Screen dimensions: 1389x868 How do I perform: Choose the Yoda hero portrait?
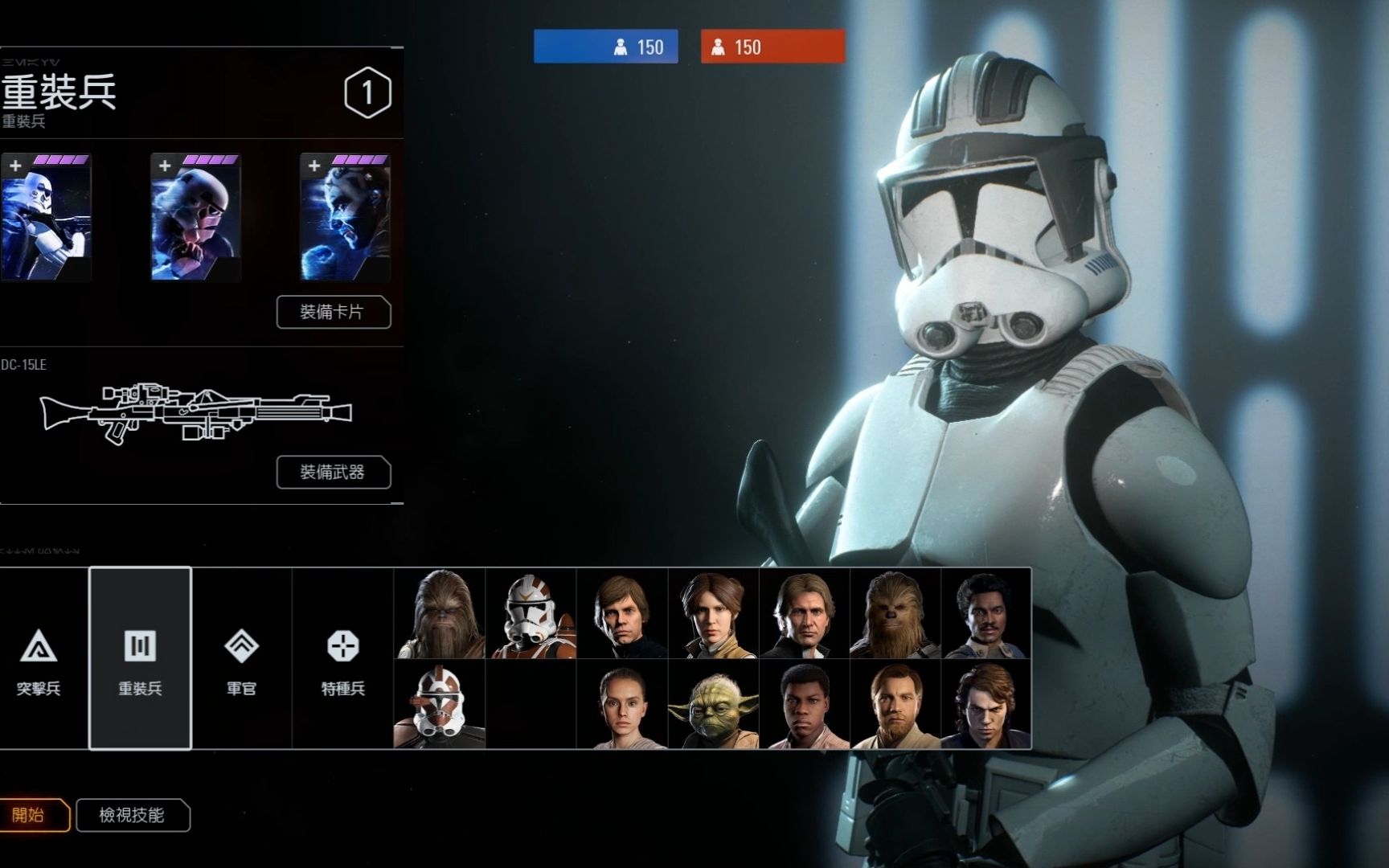(x=713, y=705)
